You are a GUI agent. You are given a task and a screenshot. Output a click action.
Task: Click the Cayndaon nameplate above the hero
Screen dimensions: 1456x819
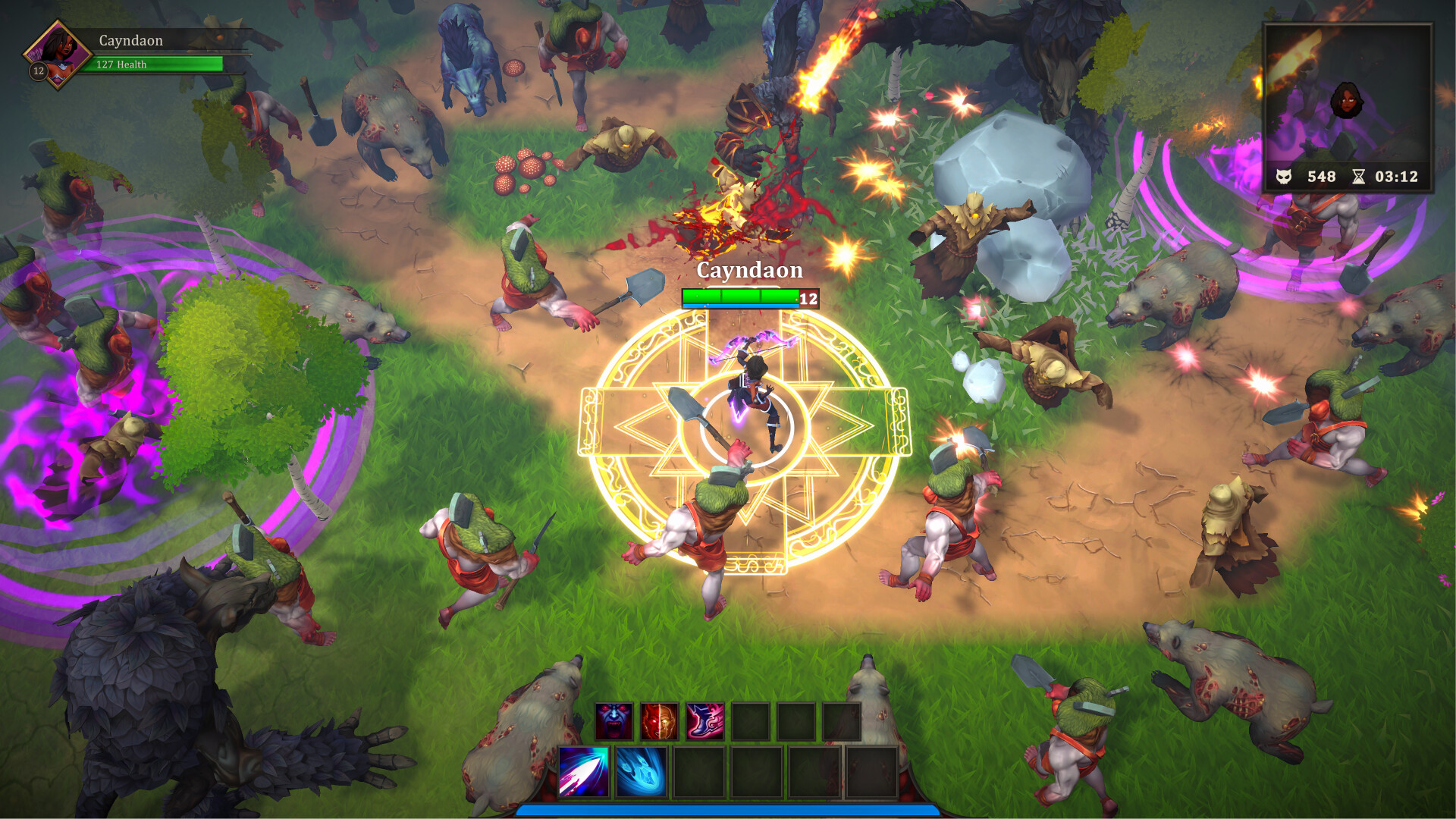749,270
